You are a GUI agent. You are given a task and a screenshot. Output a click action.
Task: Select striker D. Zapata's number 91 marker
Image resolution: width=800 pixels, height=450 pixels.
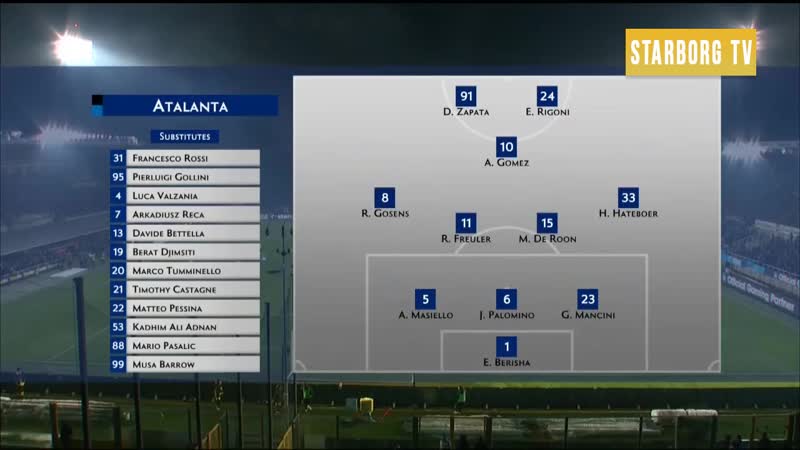466,97
